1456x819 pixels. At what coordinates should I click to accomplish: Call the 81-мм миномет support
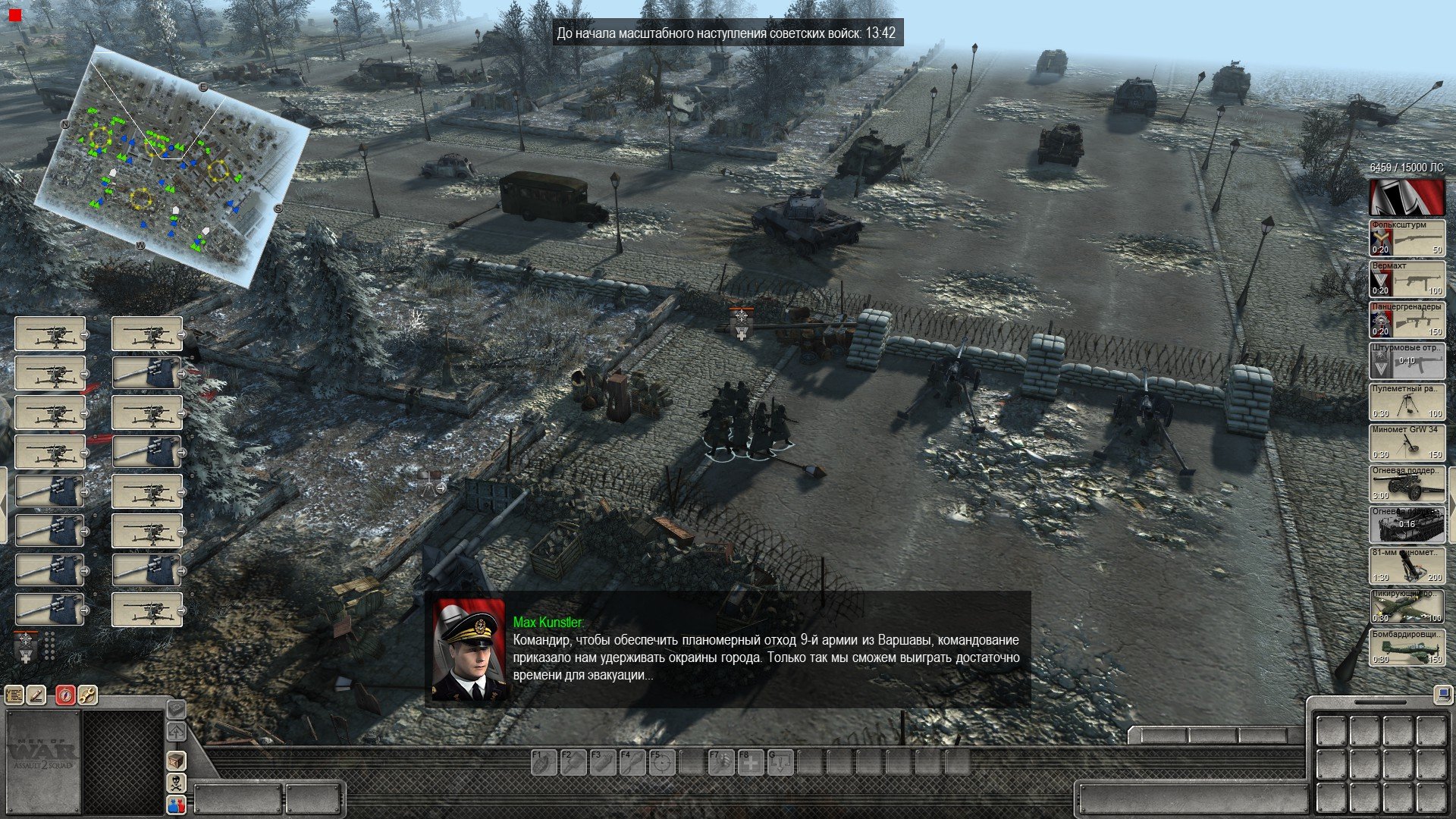tap(1407, 566)
